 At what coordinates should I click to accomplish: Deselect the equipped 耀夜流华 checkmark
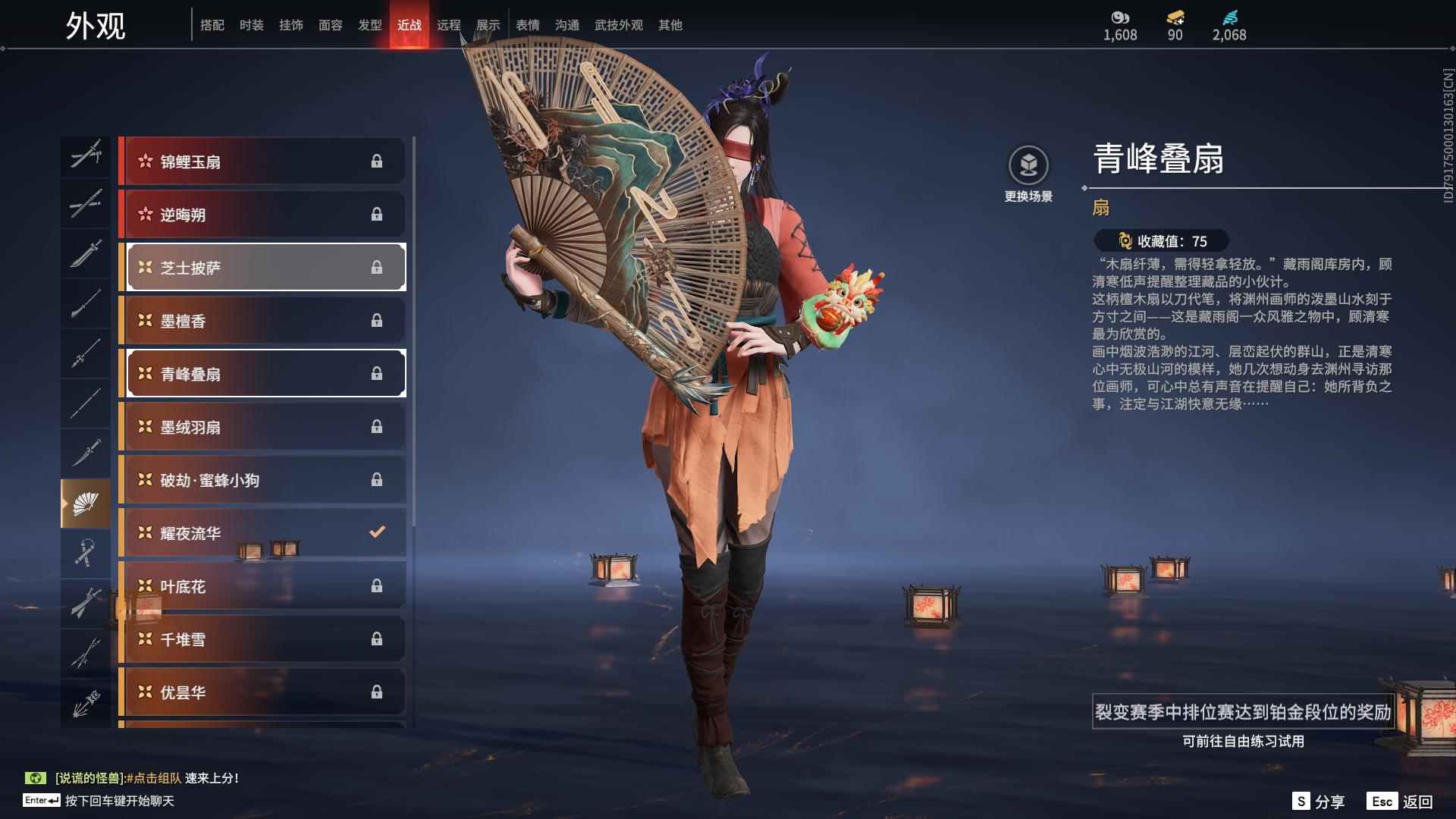point(377,532)
